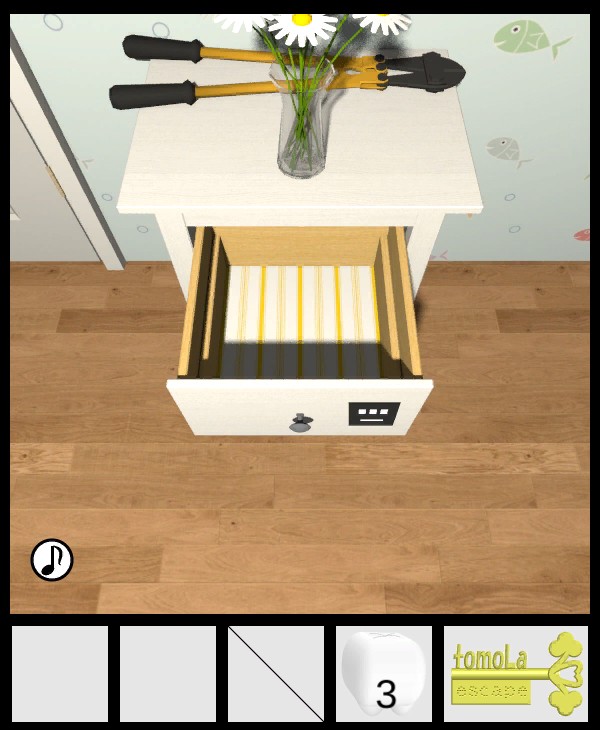Open the tomoLa escape logo link
600x730 pixels.
pyautogui.click(x=516, y=673)
